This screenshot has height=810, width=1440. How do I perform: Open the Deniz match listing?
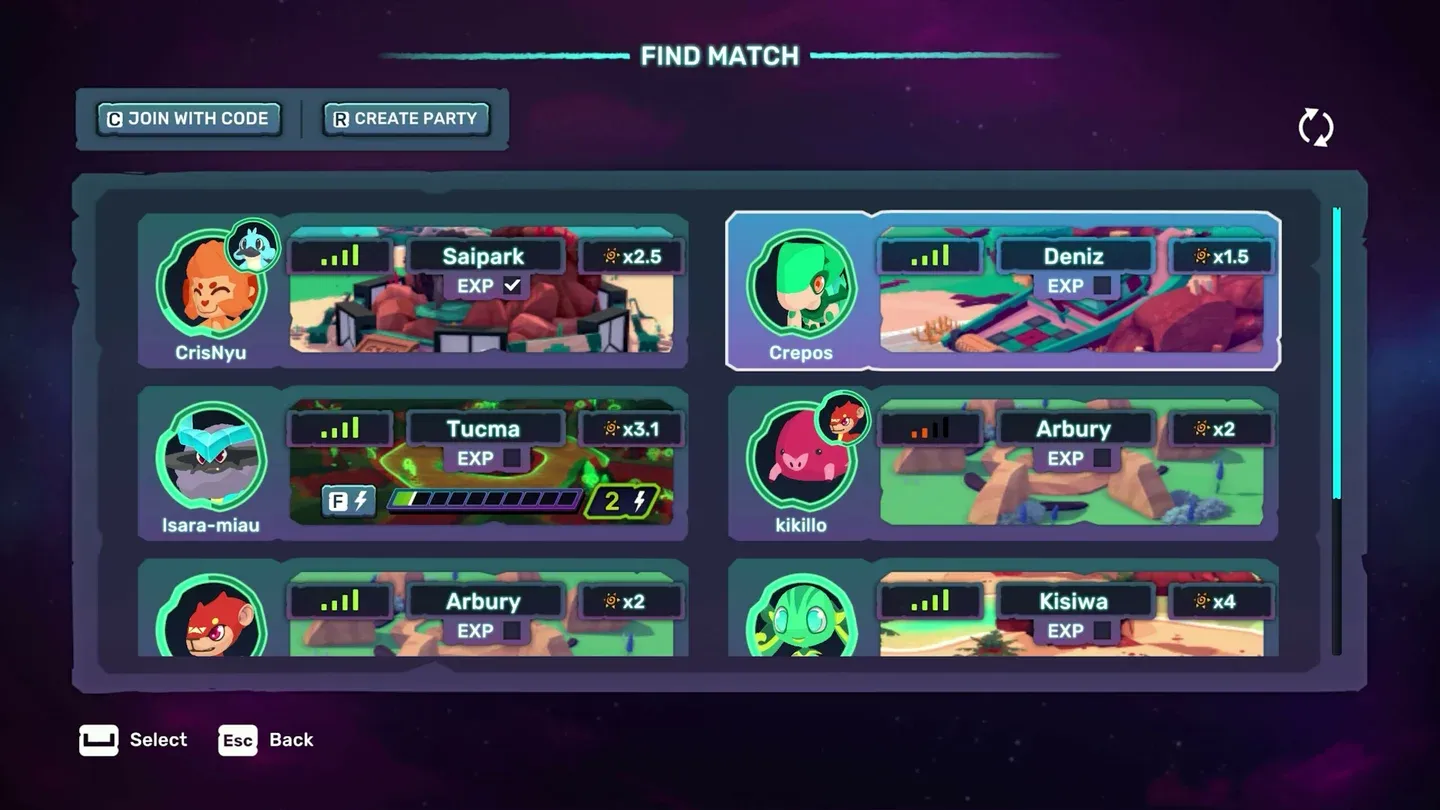1075,256
